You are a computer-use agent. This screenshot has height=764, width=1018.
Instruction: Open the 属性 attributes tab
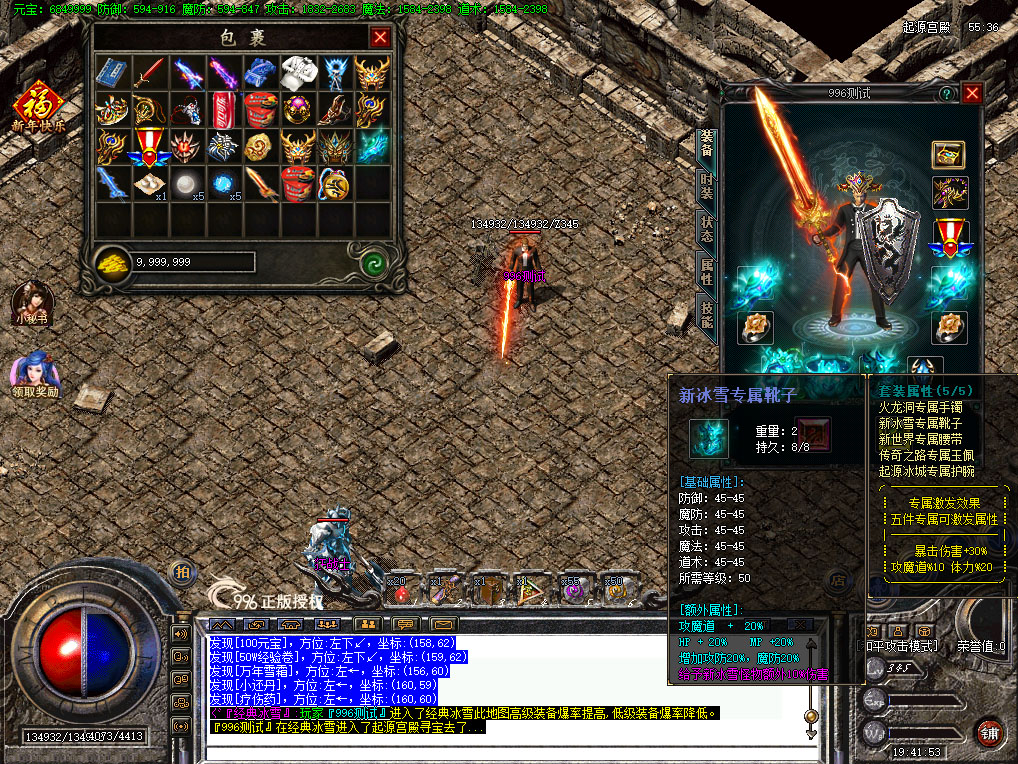707,272
